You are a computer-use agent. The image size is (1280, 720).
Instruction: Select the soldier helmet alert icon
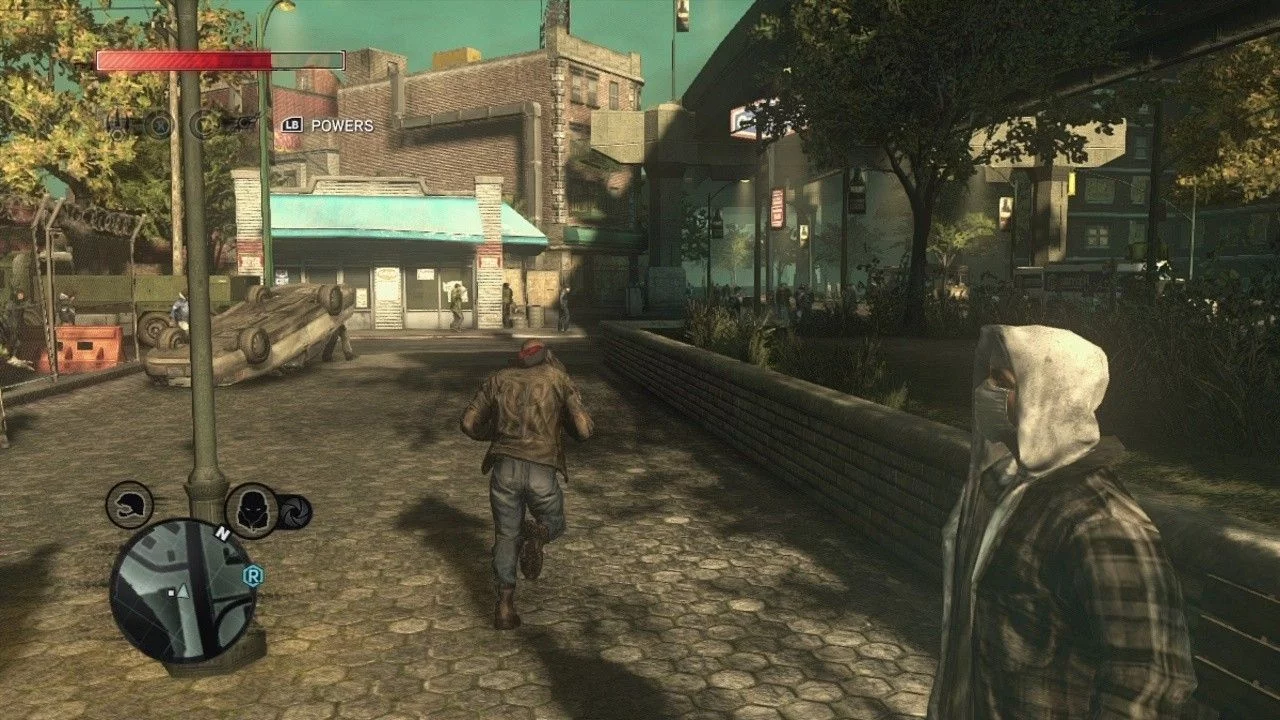pyautogui.click(x=130, y=505)
